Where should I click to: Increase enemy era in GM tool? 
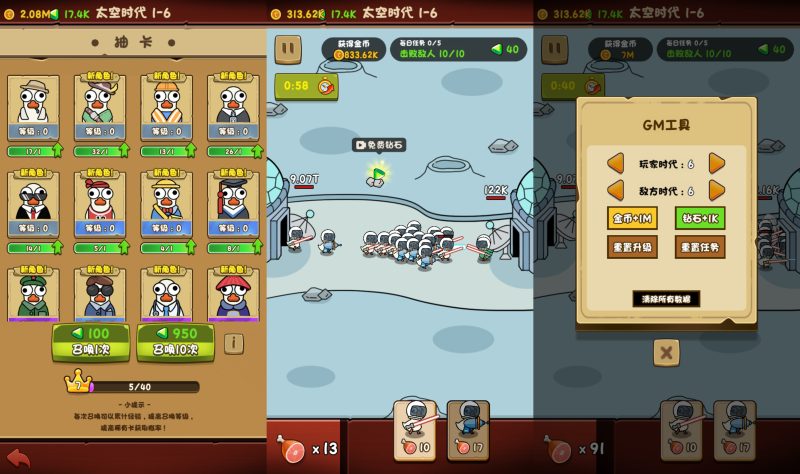click(x=716, y=190)
